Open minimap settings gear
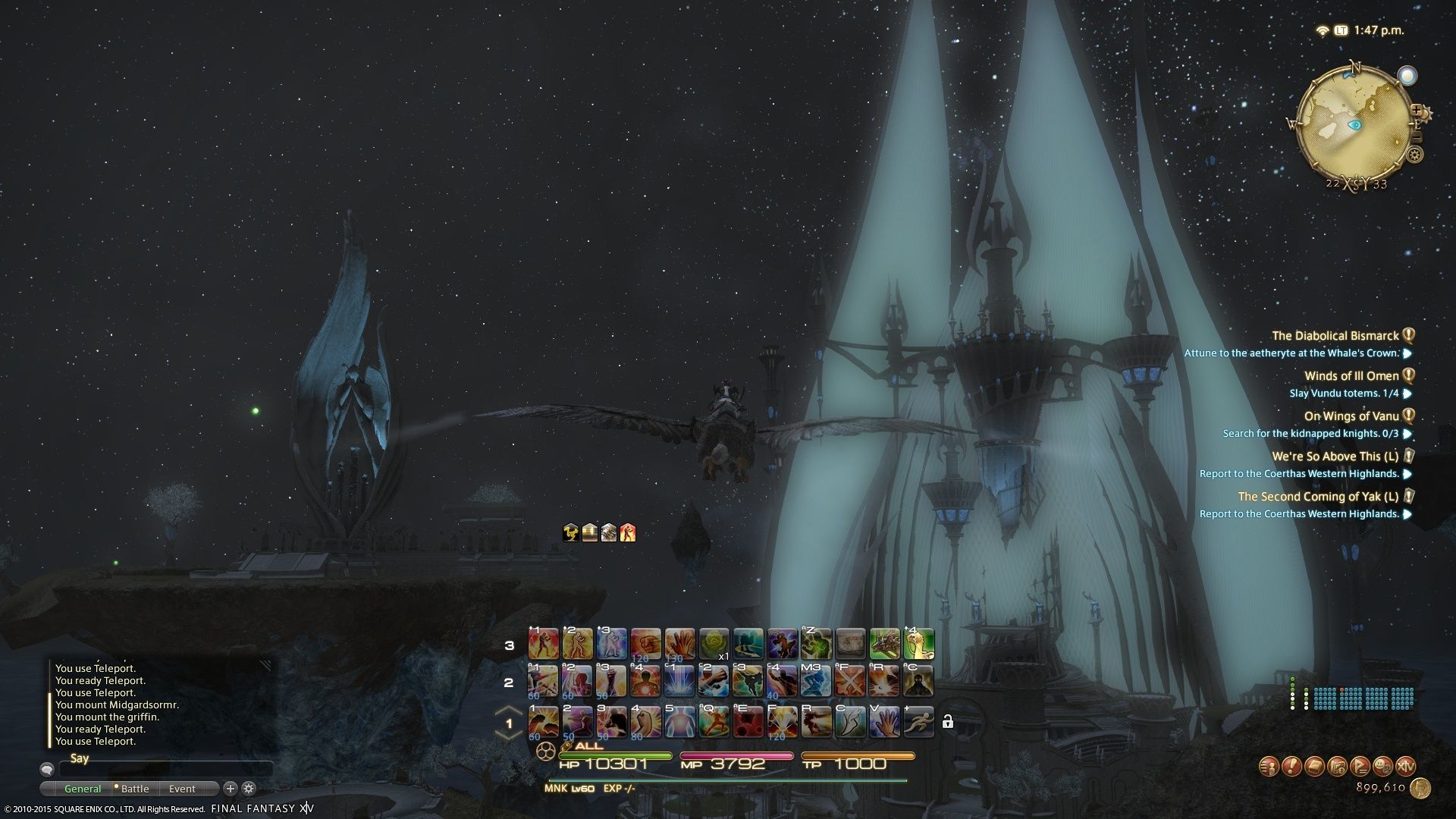The height and width of the screenshot is (819, 1456). click(1414, 155)
